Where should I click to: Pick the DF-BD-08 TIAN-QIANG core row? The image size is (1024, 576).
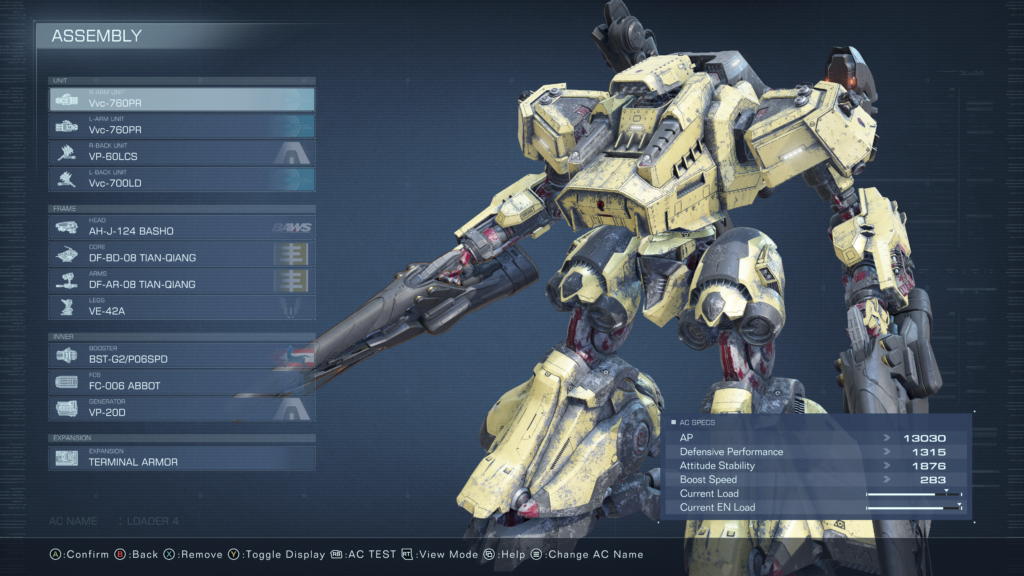(182, 254)
